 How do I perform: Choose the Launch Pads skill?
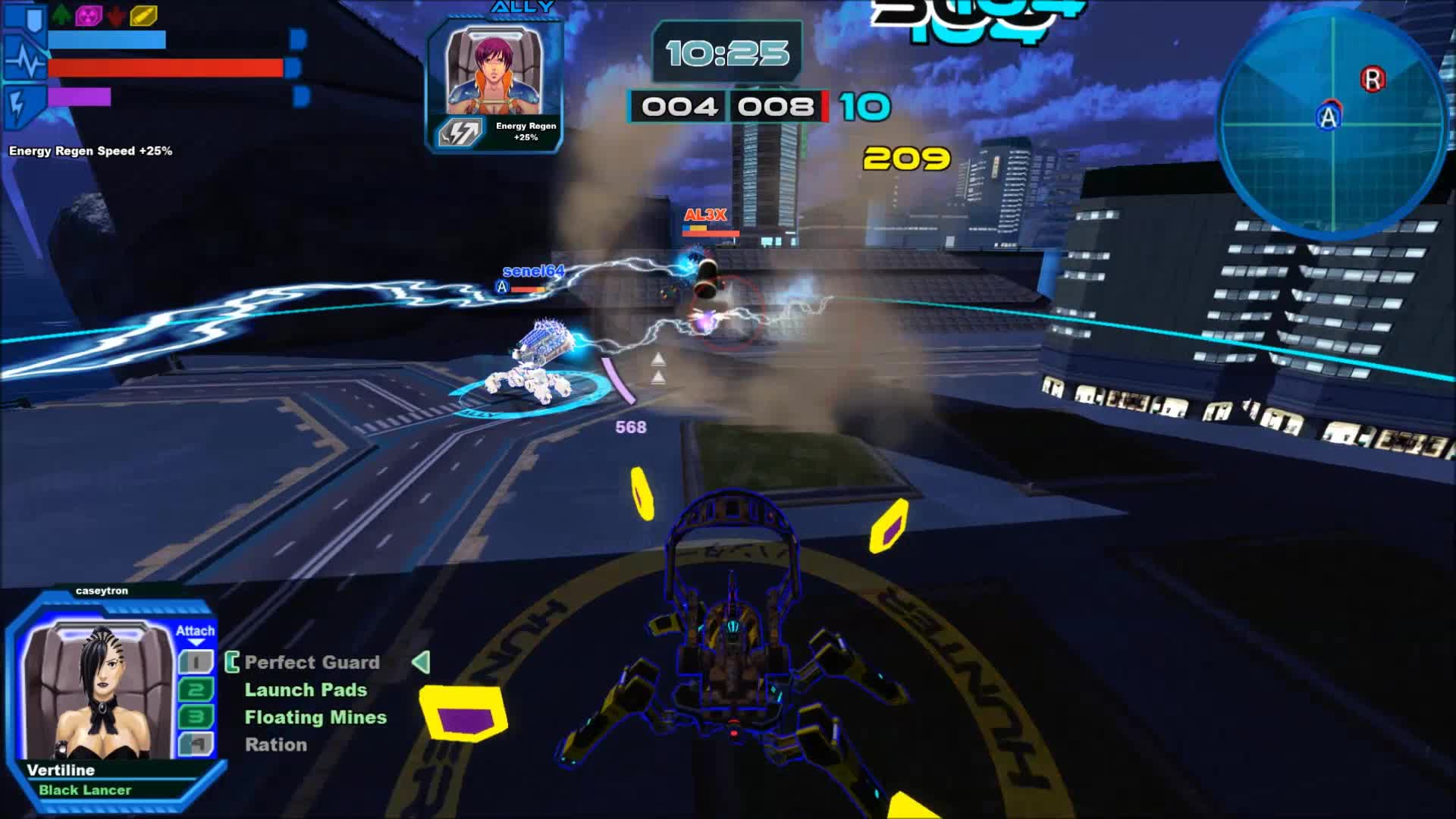point(306,690)
